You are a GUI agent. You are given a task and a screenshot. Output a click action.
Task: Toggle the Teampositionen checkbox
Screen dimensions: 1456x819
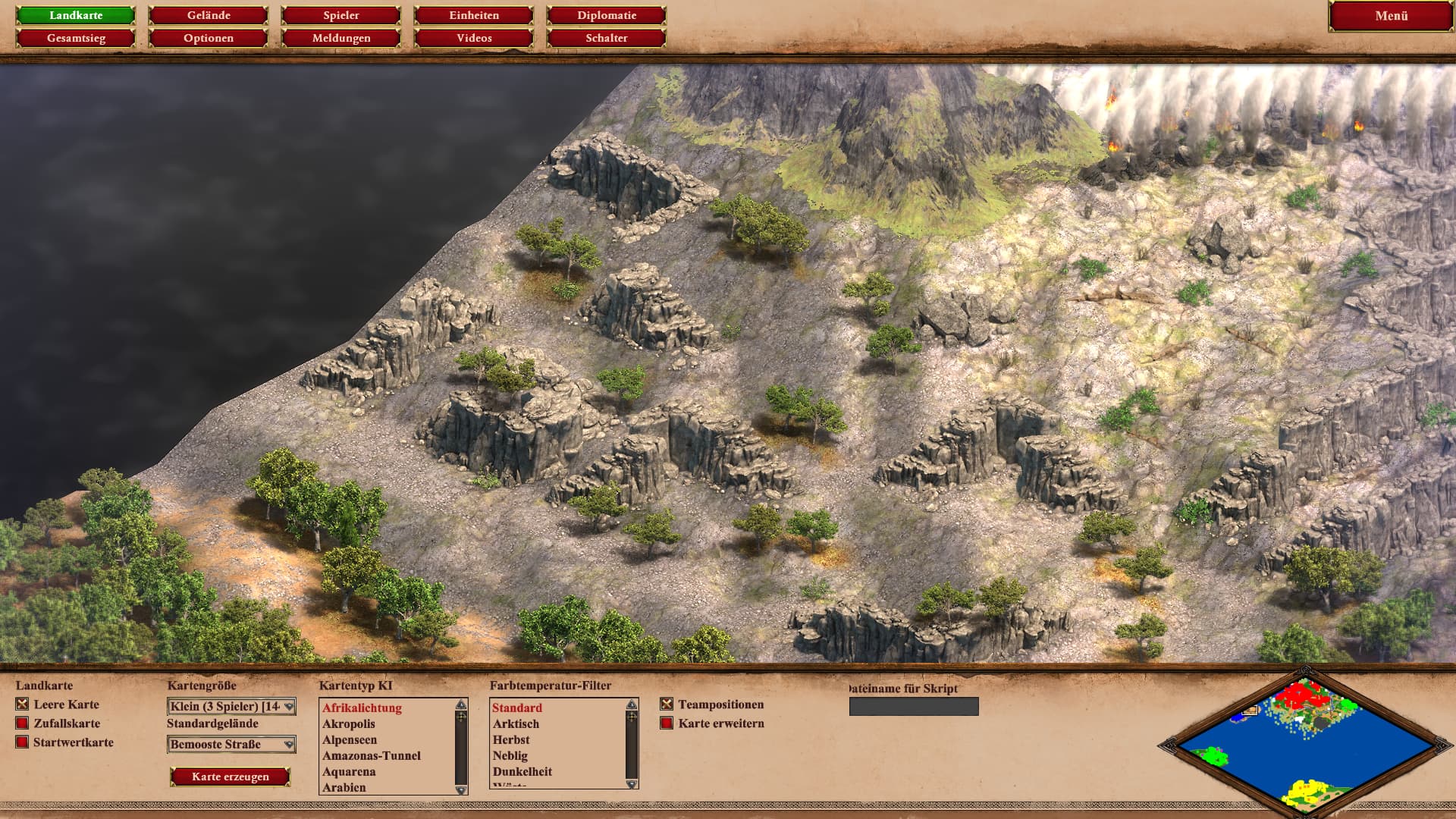coord(667,704)
